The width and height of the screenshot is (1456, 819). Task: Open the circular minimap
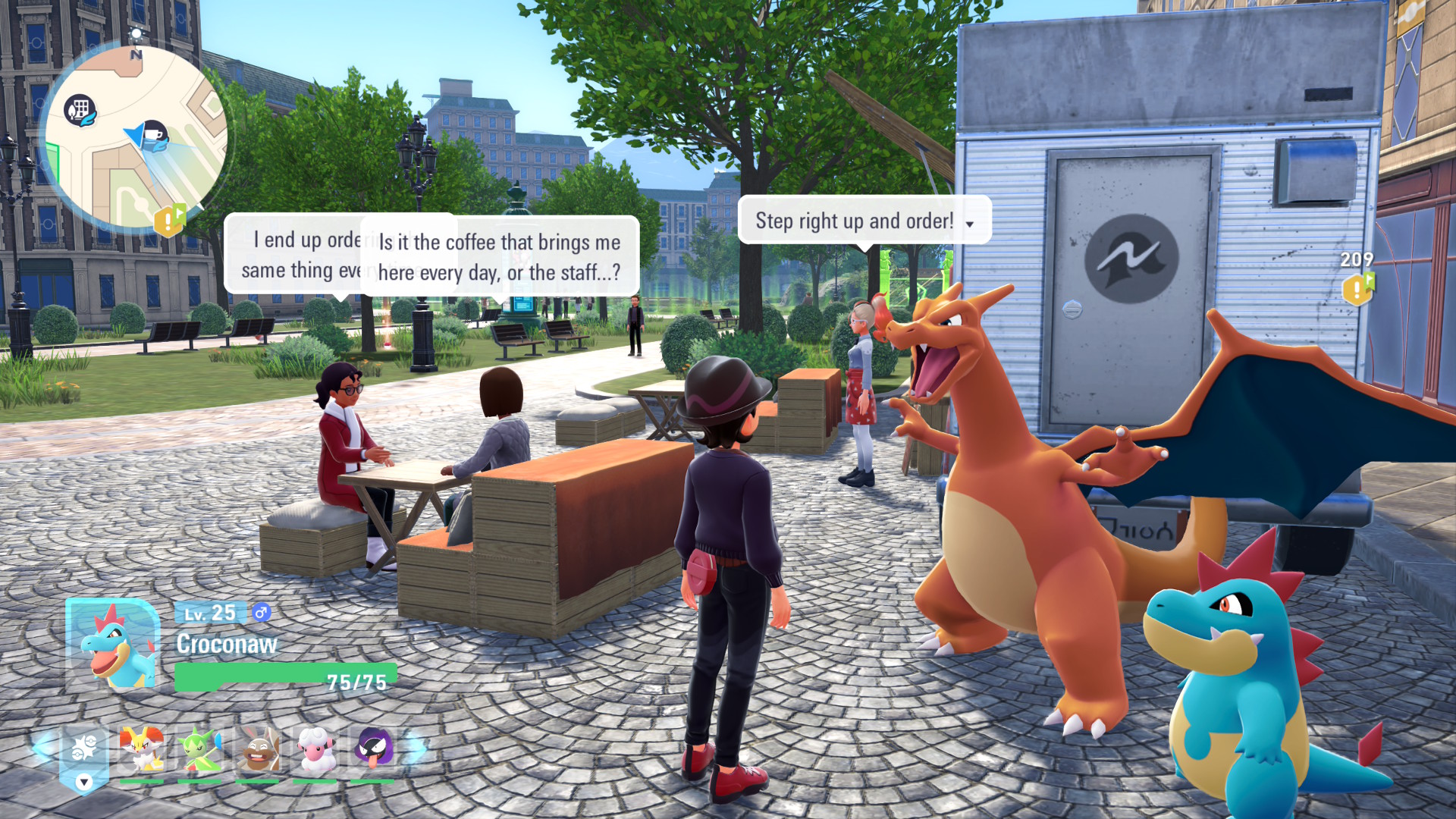(136, 136)
